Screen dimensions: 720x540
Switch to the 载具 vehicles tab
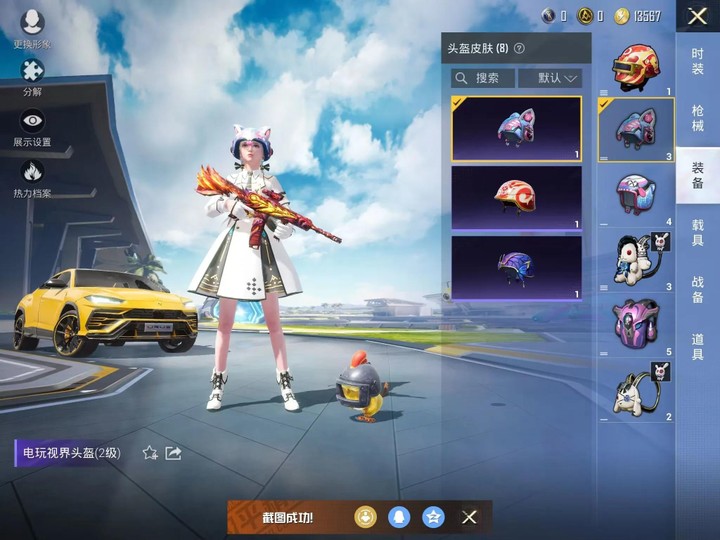click(x=698, y=233)
